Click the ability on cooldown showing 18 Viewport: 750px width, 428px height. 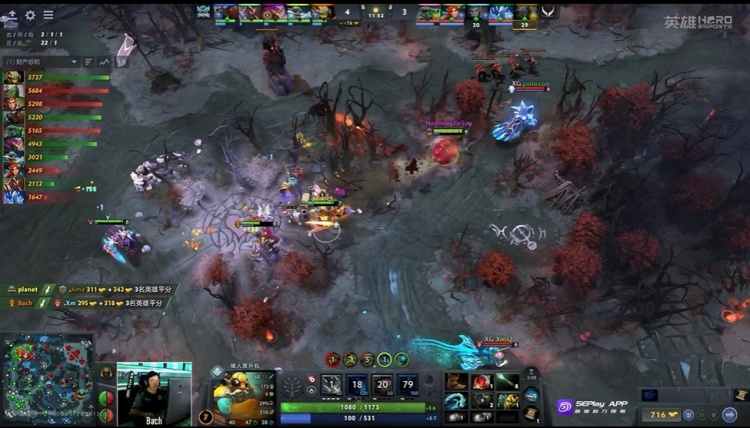pos(357,385)
